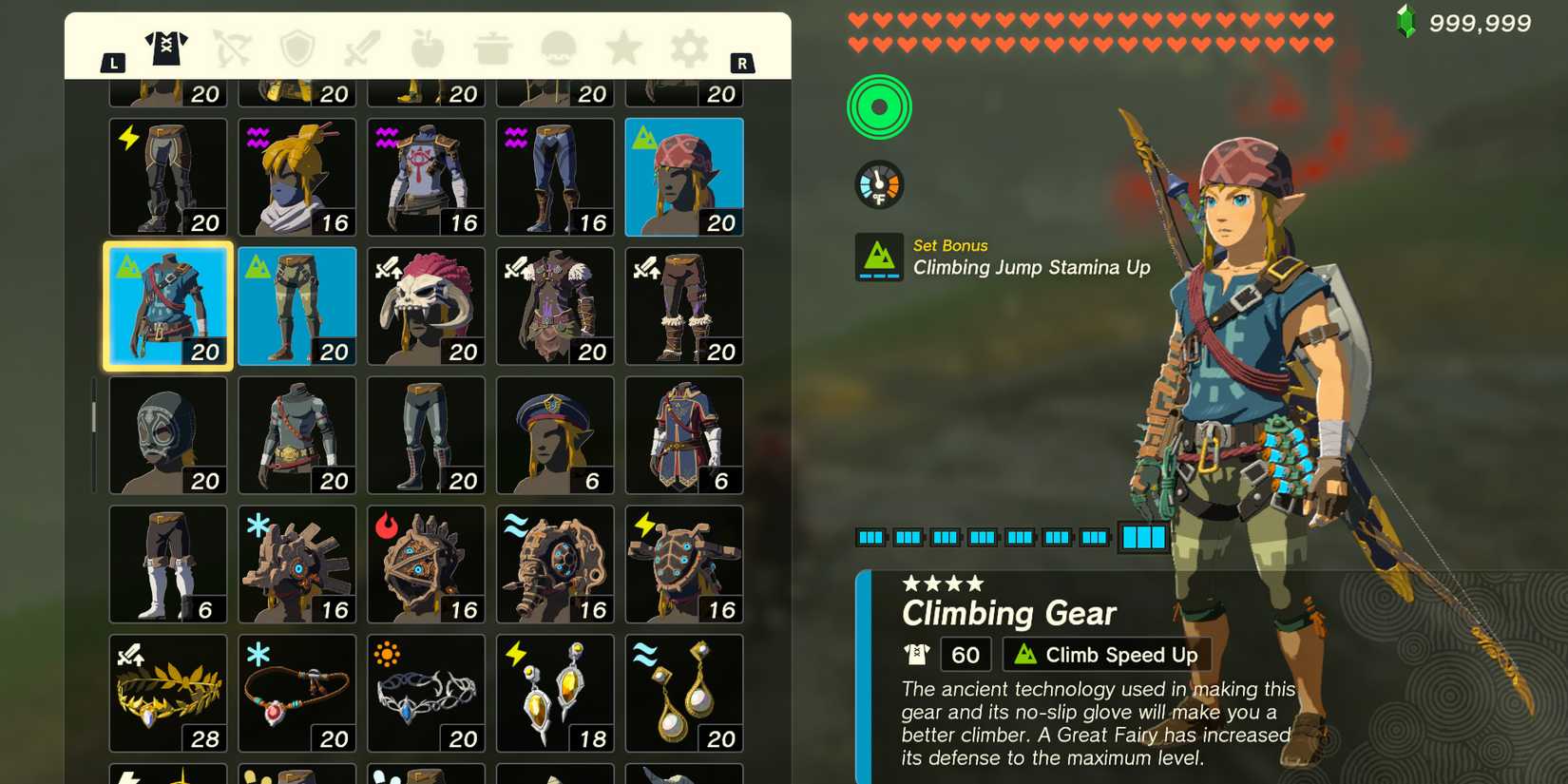Click the Climb Speed Up badge icon
Viewport: 1568px width, 784px height.
point(1026,654)
